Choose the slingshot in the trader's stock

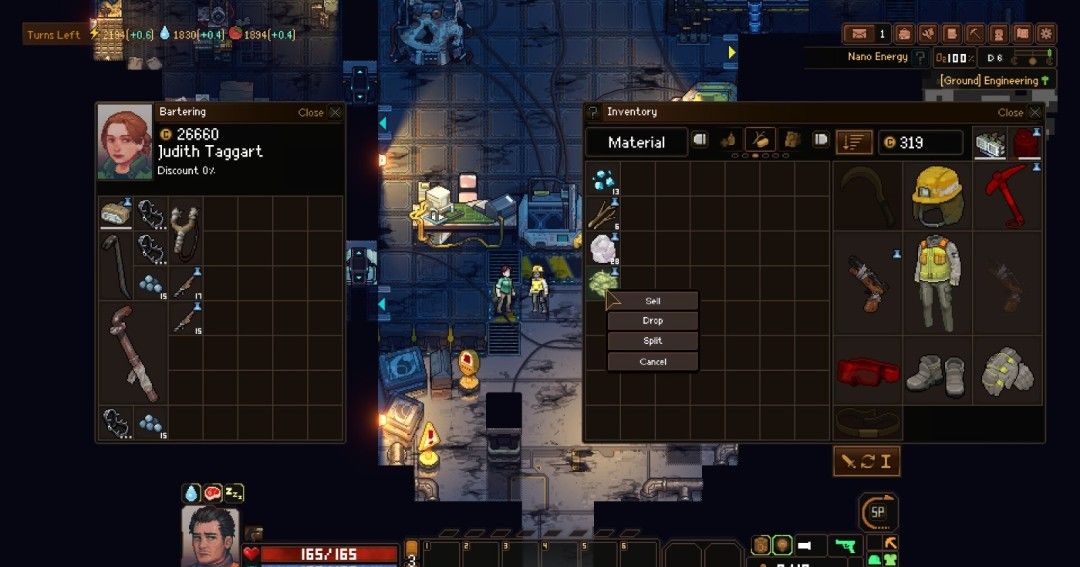pyautogui.click(x=185, y=229)
